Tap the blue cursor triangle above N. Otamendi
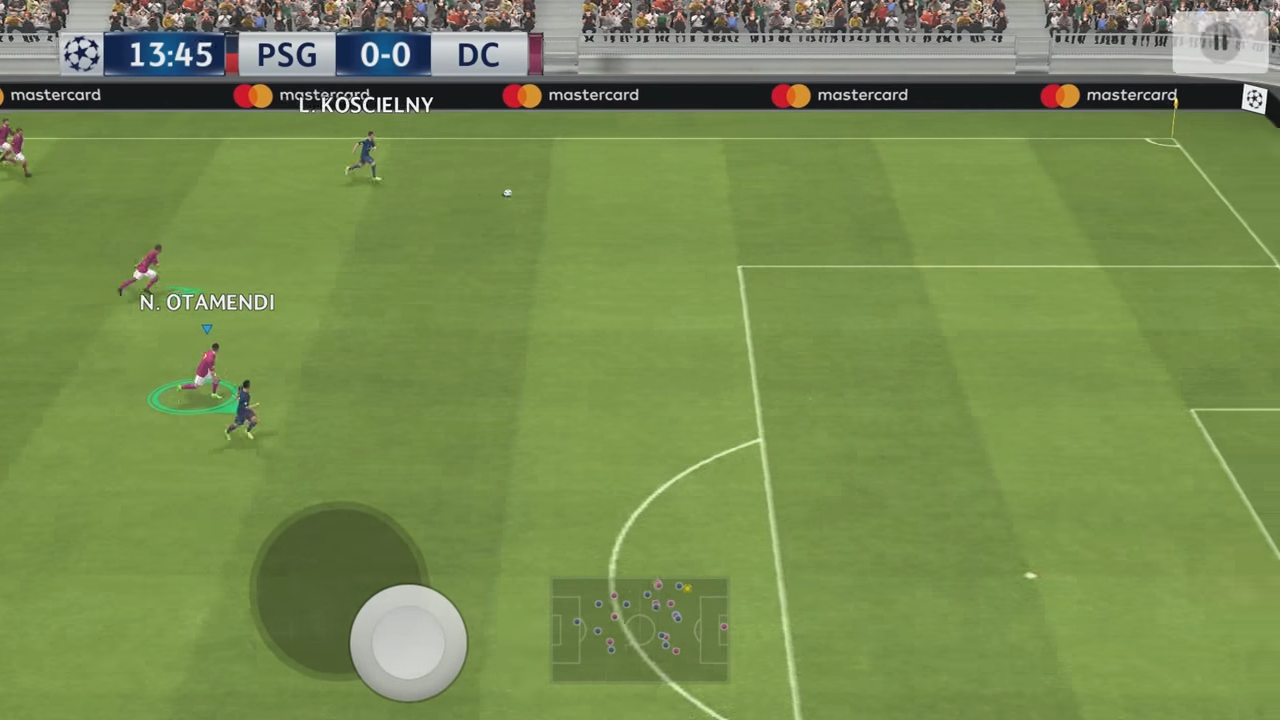Image resolution: width=1280 pixels, height=720 pixels. (x=207, y=327)
